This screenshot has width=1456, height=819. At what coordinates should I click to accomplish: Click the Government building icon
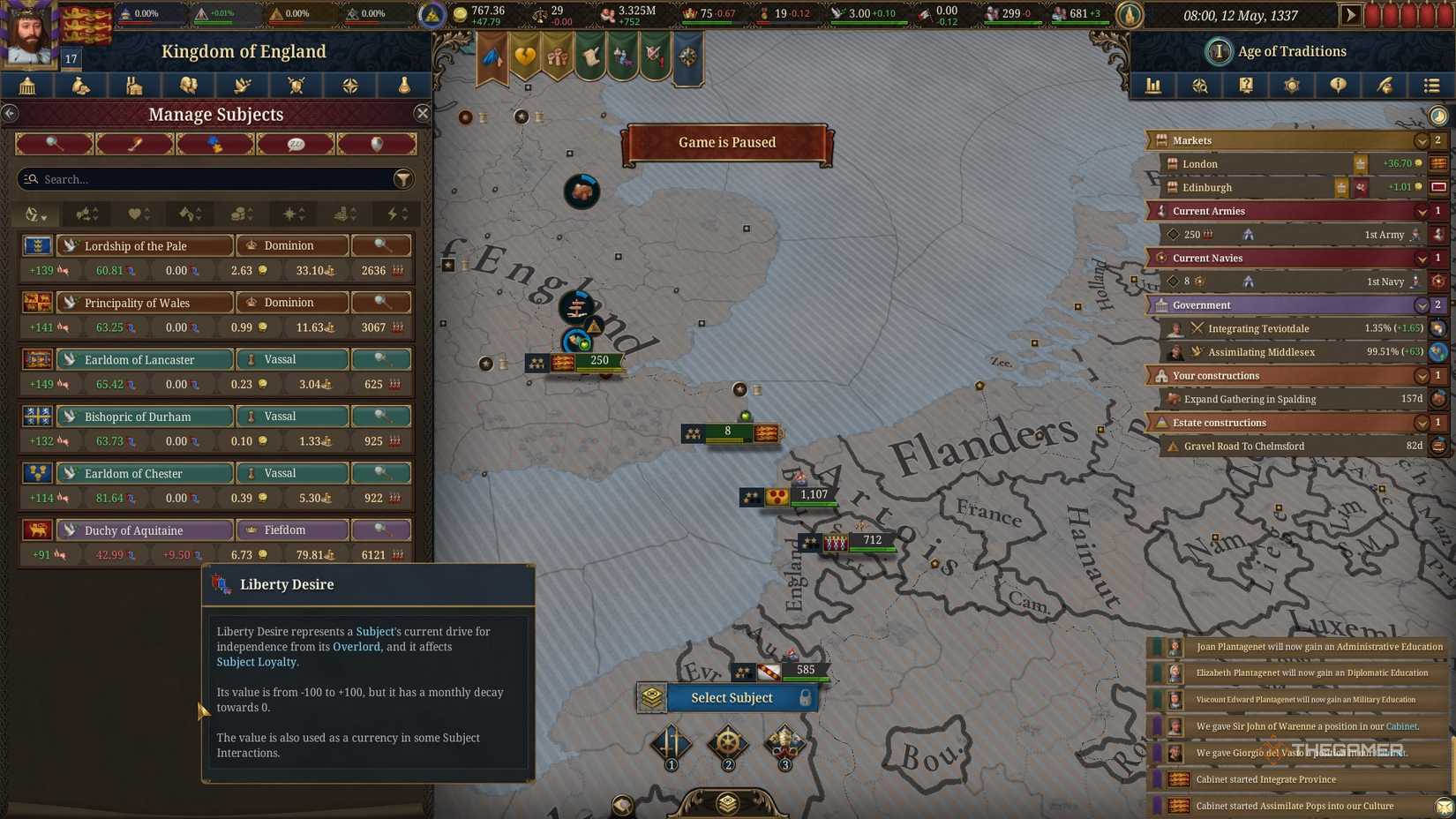pos(27,86)
